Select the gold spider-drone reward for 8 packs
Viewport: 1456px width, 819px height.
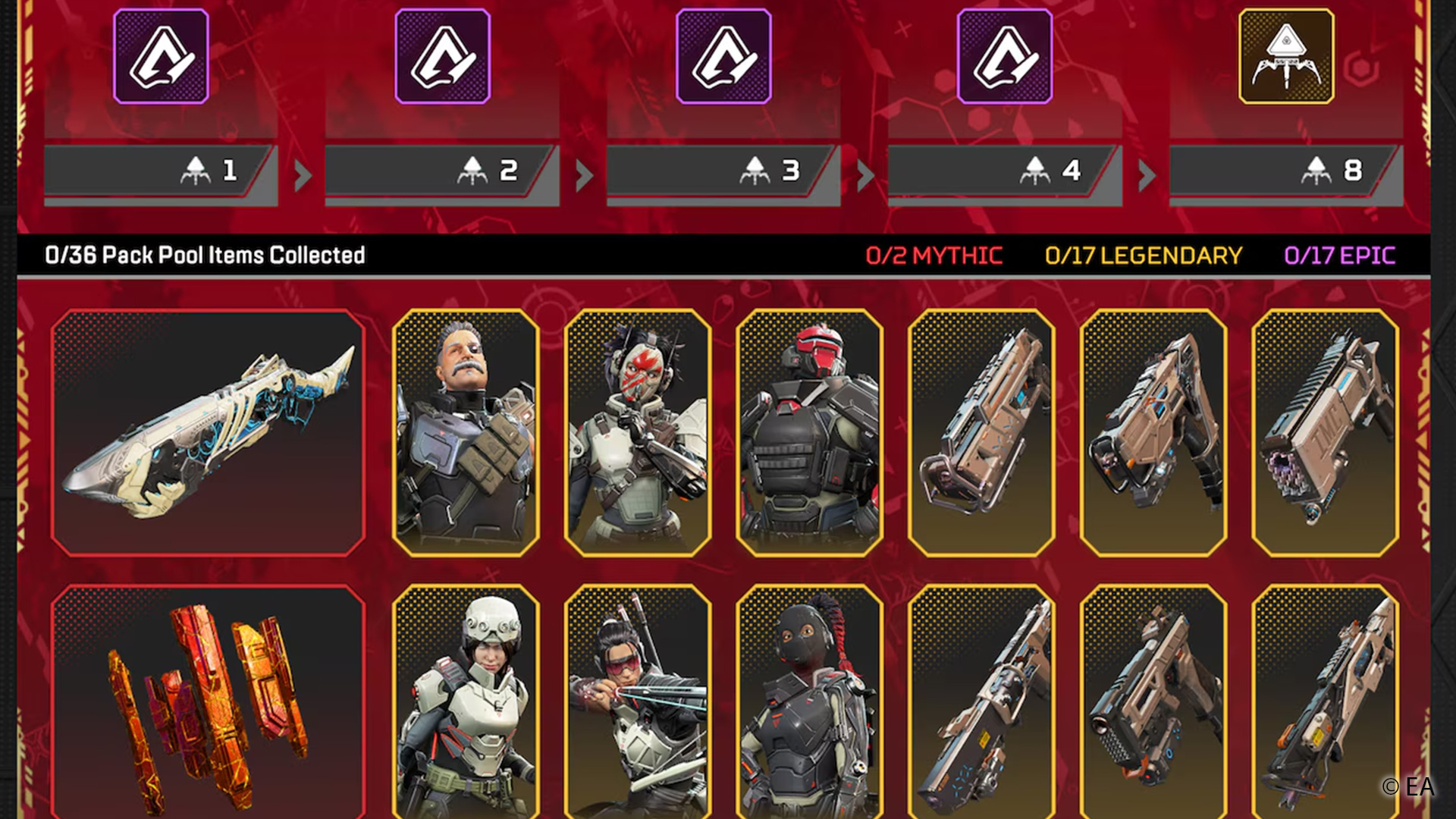pyautogui.click(x=1286, y=56)
